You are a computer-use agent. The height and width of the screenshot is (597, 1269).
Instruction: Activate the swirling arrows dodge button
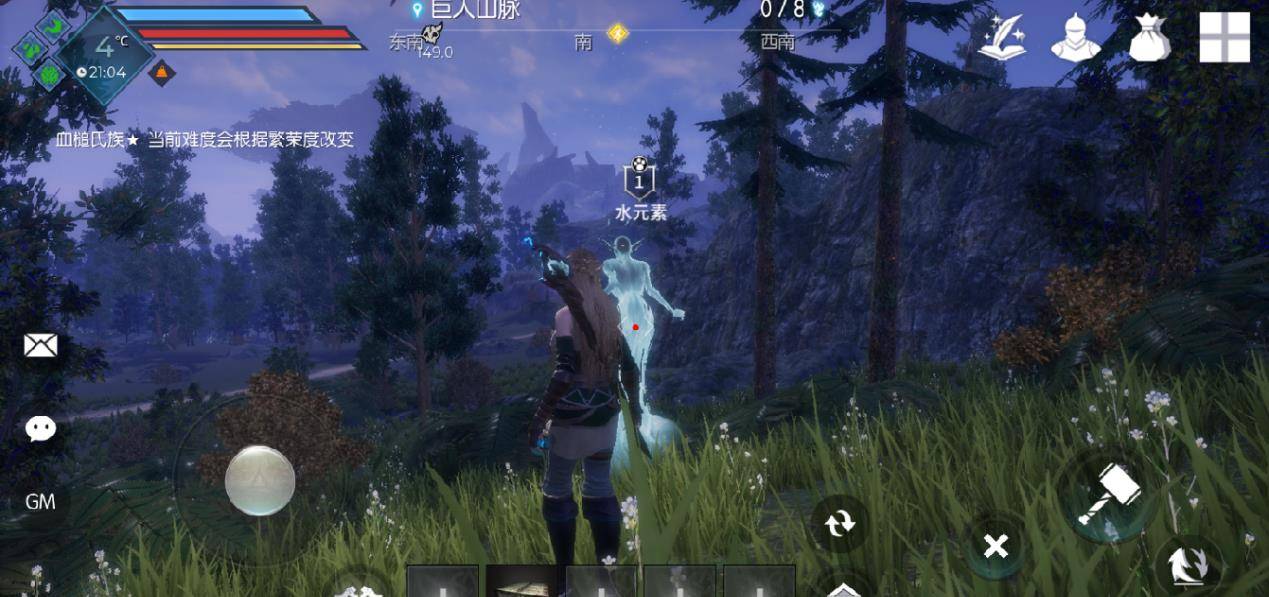click(x=1189, y=566)
